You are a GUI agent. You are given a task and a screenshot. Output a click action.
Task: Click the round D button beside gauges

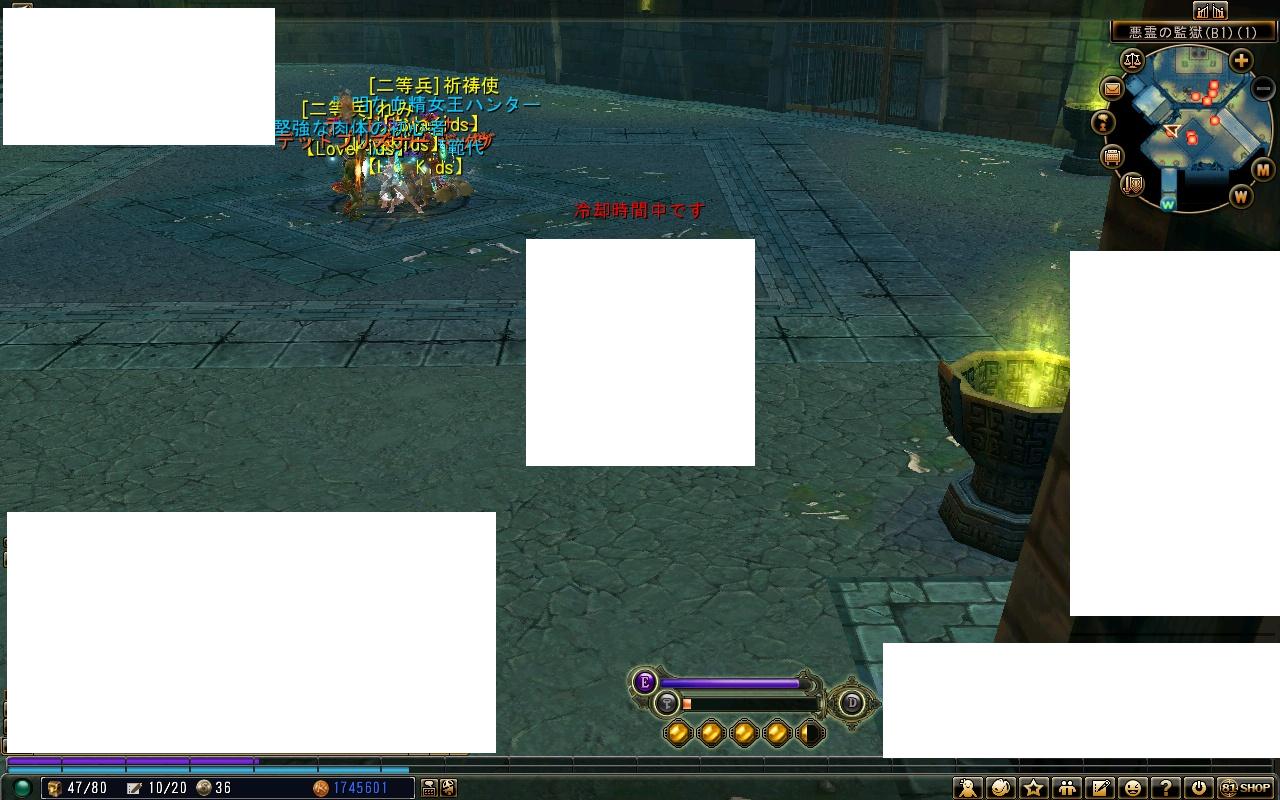[x=852, y=702]
